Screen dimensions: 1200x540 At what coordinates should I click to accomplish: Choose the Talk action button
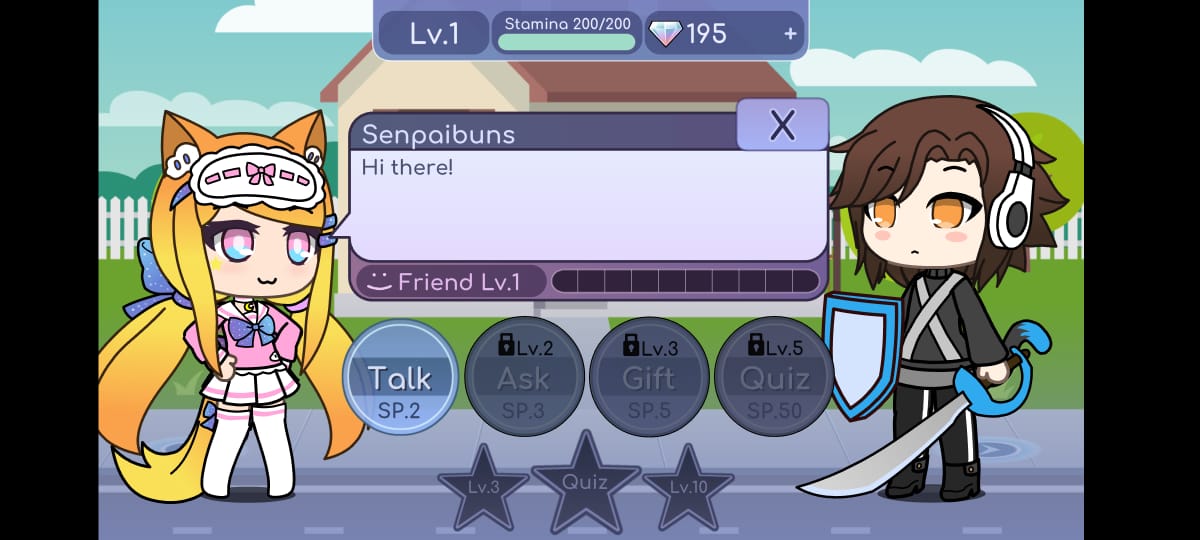click(400, 378)
